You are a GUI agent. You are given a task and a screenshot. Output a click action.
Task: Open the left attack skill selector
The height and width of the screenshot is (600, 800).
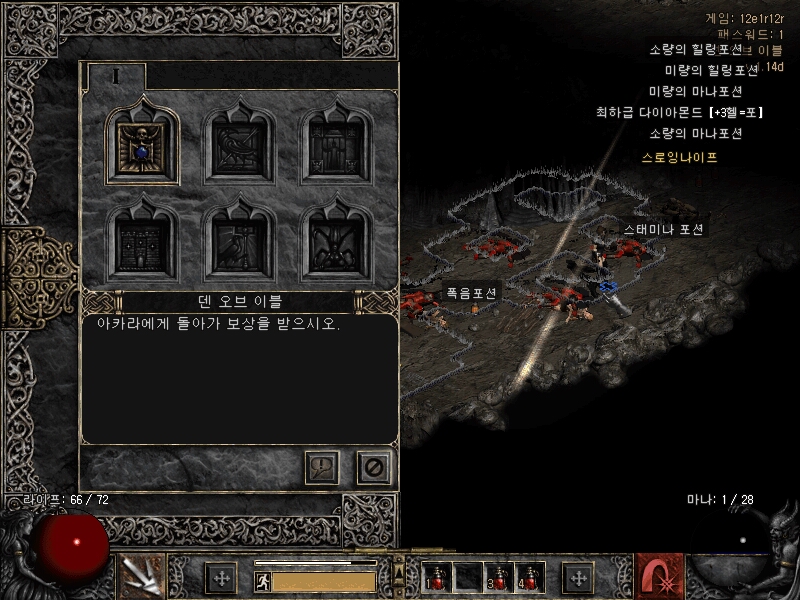point(141,576)
